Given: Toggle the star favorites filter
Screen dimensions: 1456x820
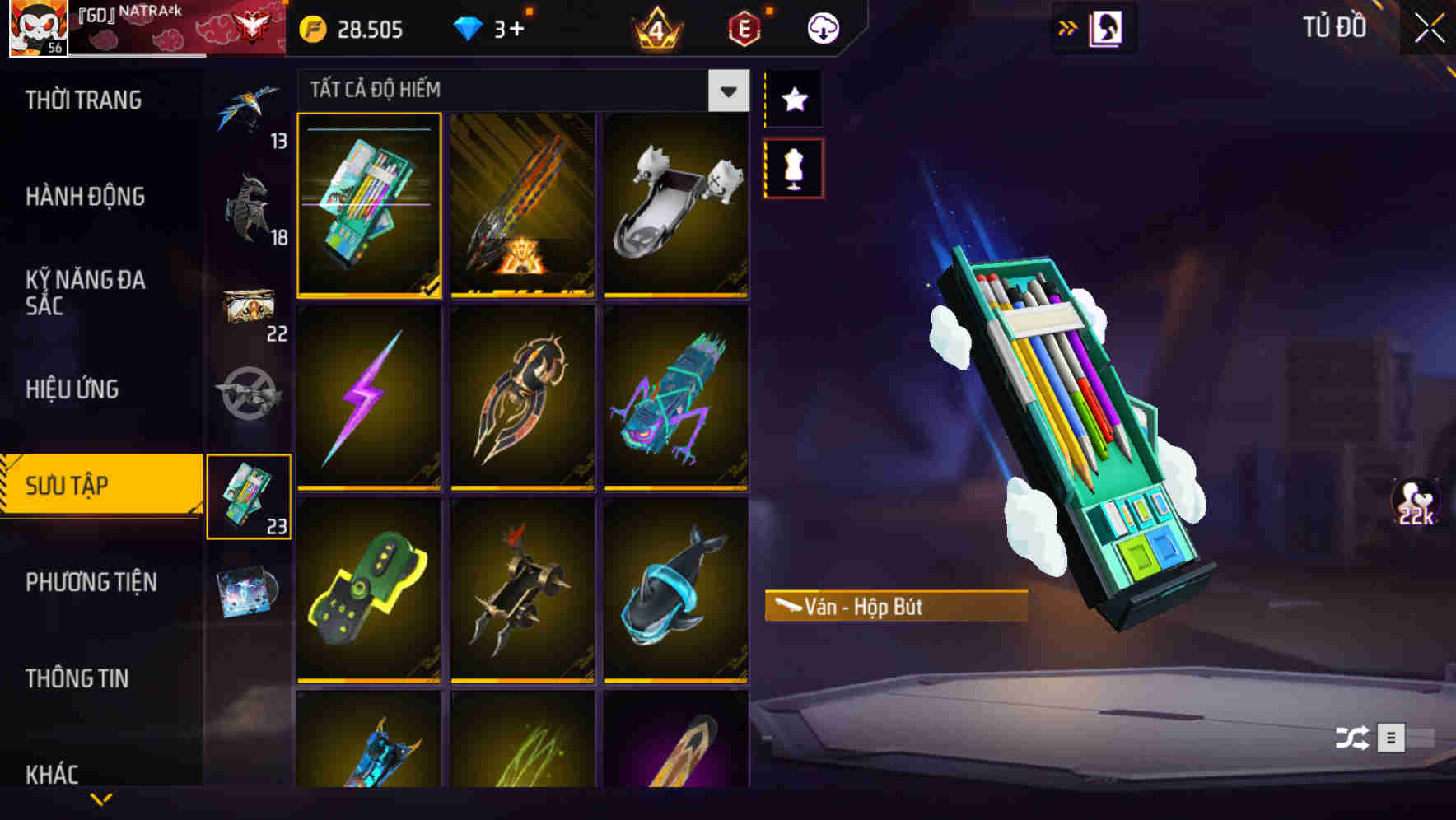Looking at the screenshot, I should pyautogui.click(x=793, y=100).
